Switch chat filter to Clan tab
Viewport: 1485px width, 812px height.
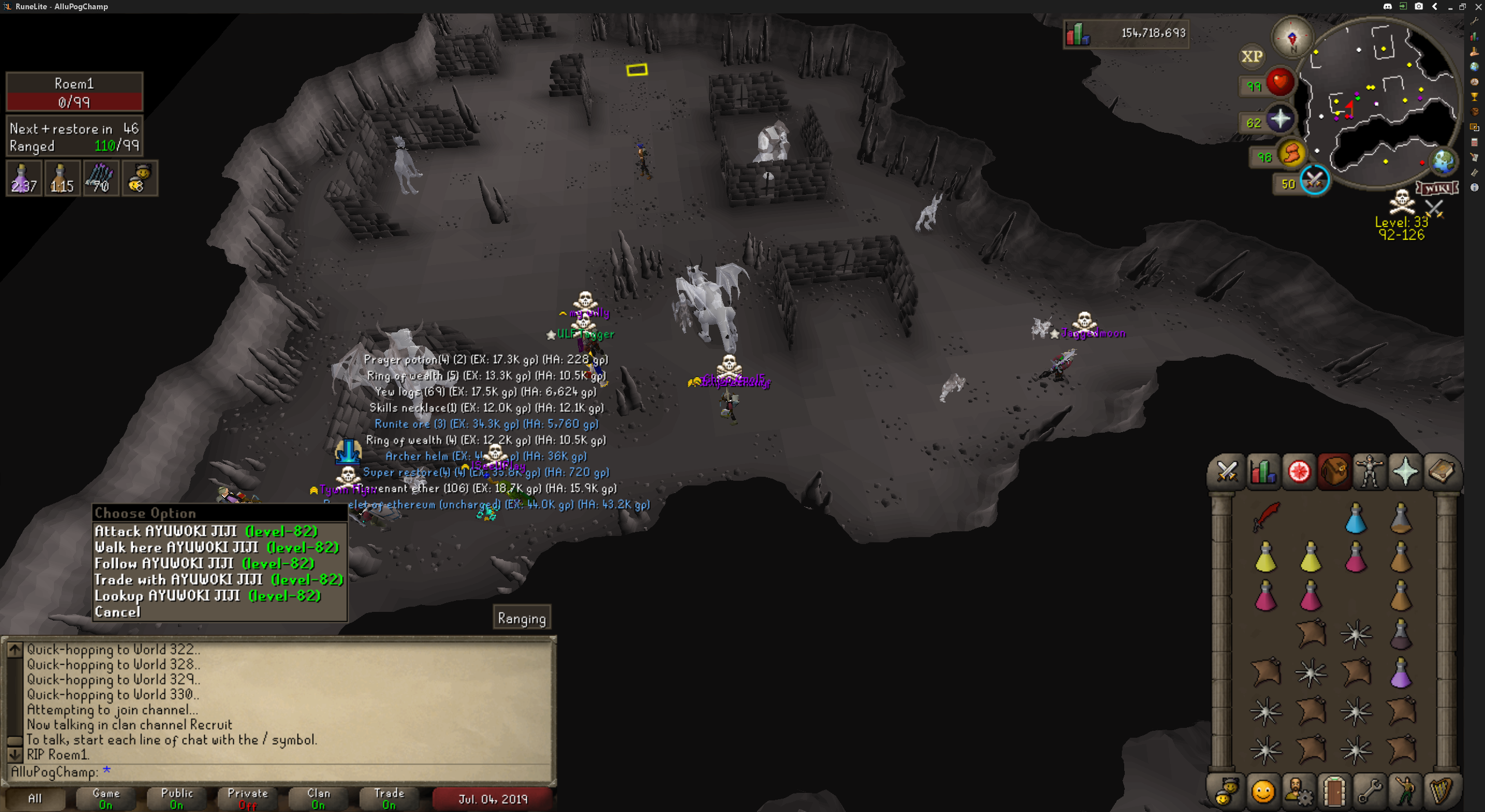(x=318, y=798)
